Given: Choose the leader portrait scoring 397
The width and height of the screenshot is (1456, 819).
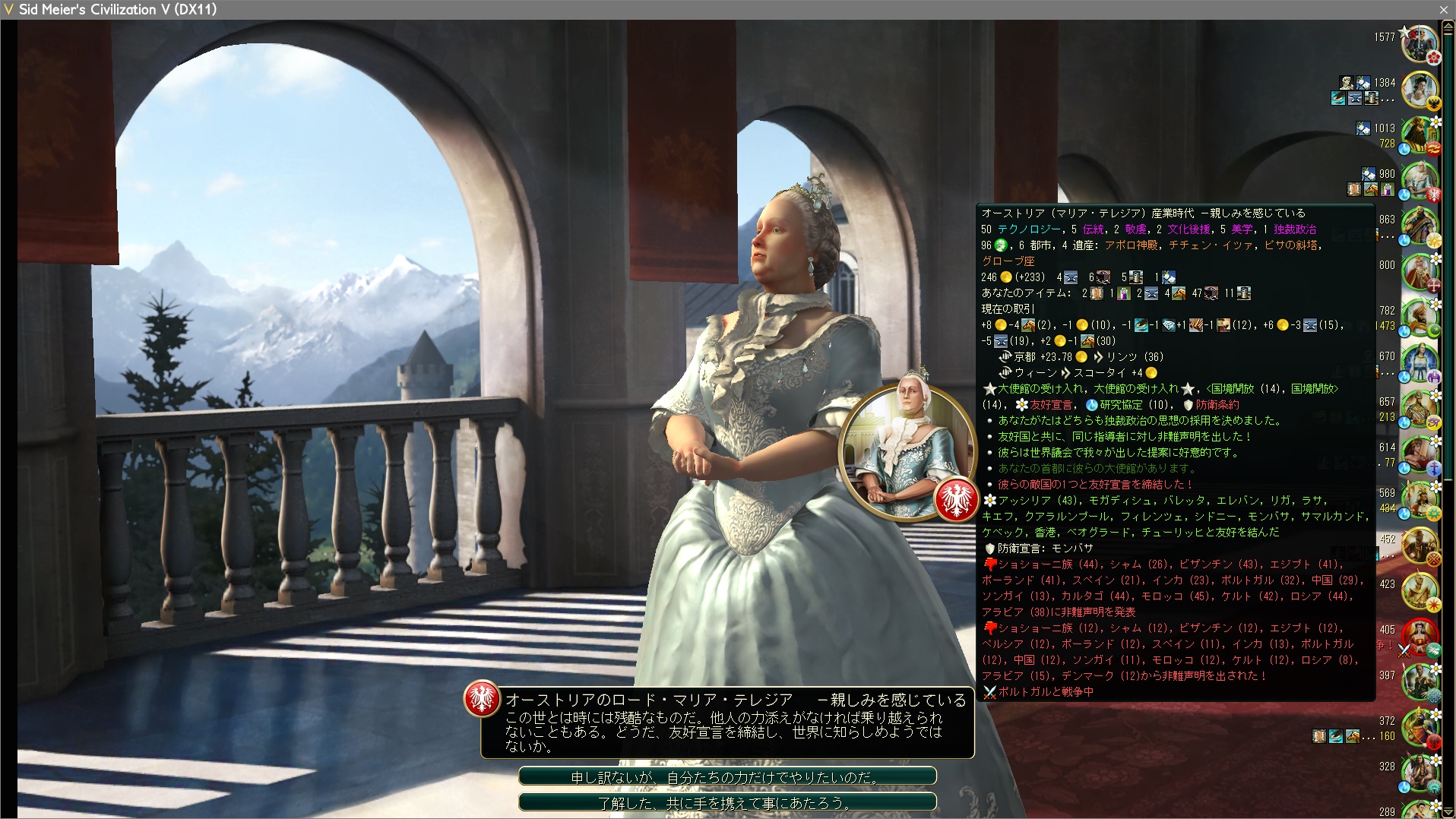Looking at the screenshot, I should (1419, 682).
